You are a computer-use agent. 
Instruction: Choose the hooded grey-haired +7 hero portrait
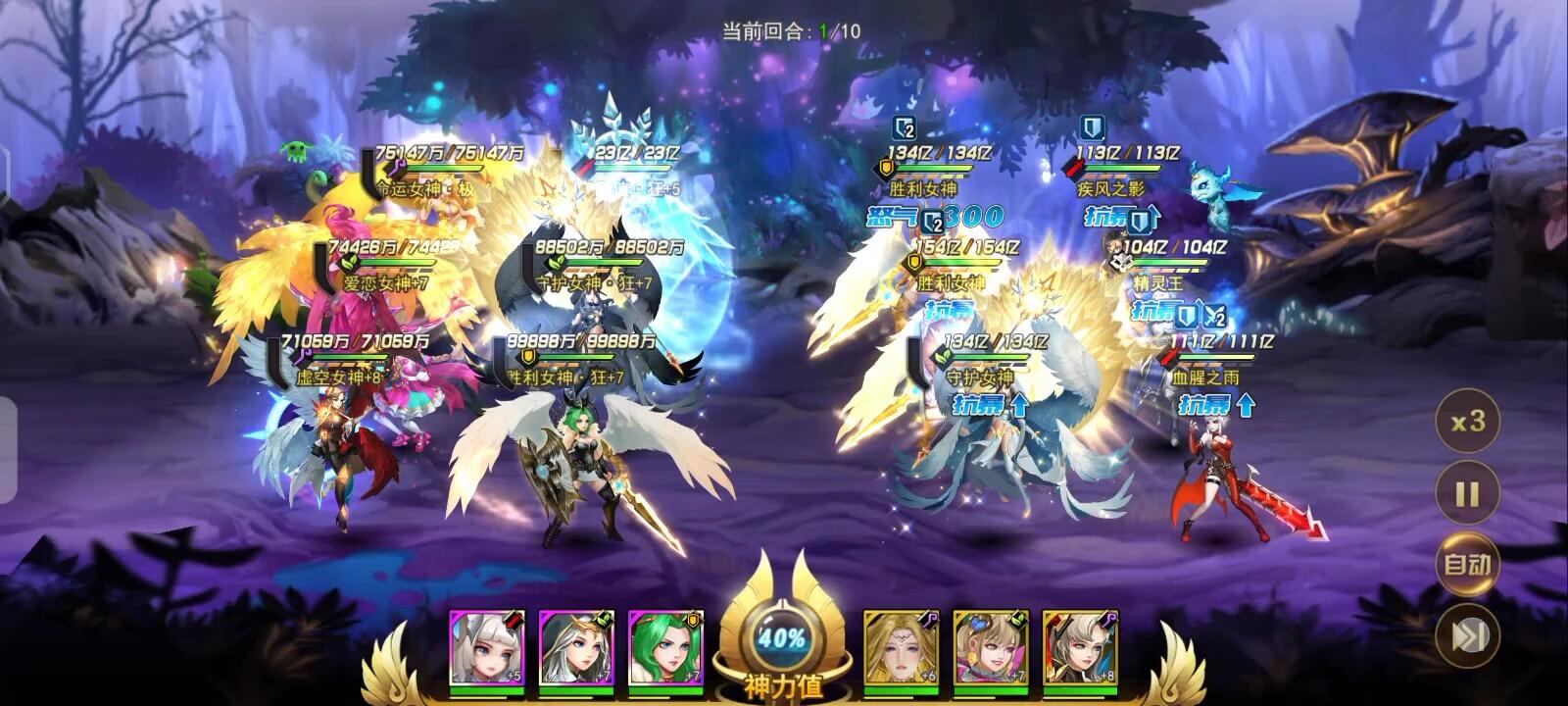click(x=576, y=647)
